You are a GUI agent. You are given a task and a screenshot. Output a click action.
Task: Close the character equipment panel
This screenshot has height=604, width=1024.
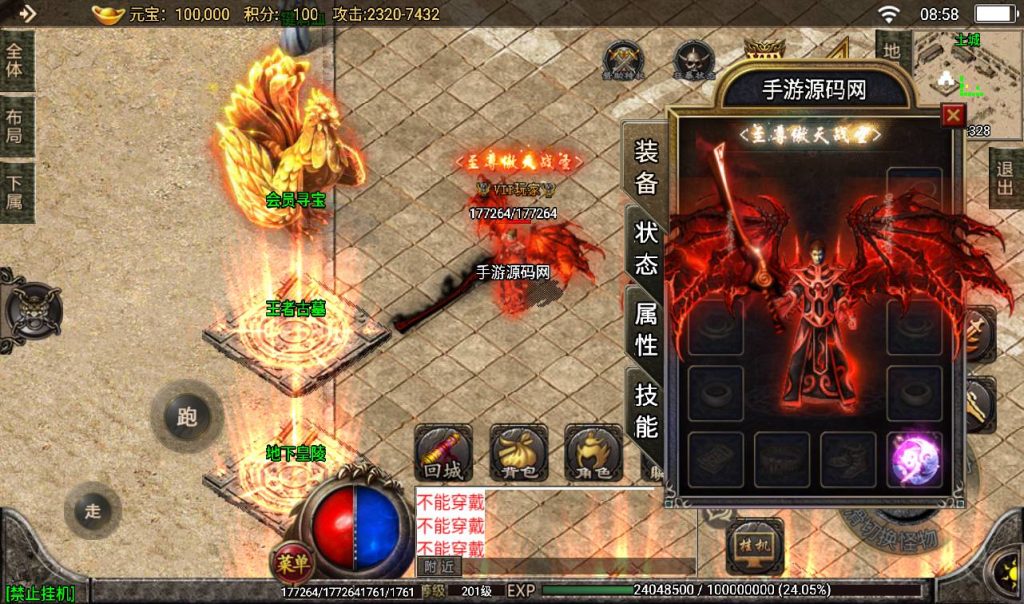(953, 115)
